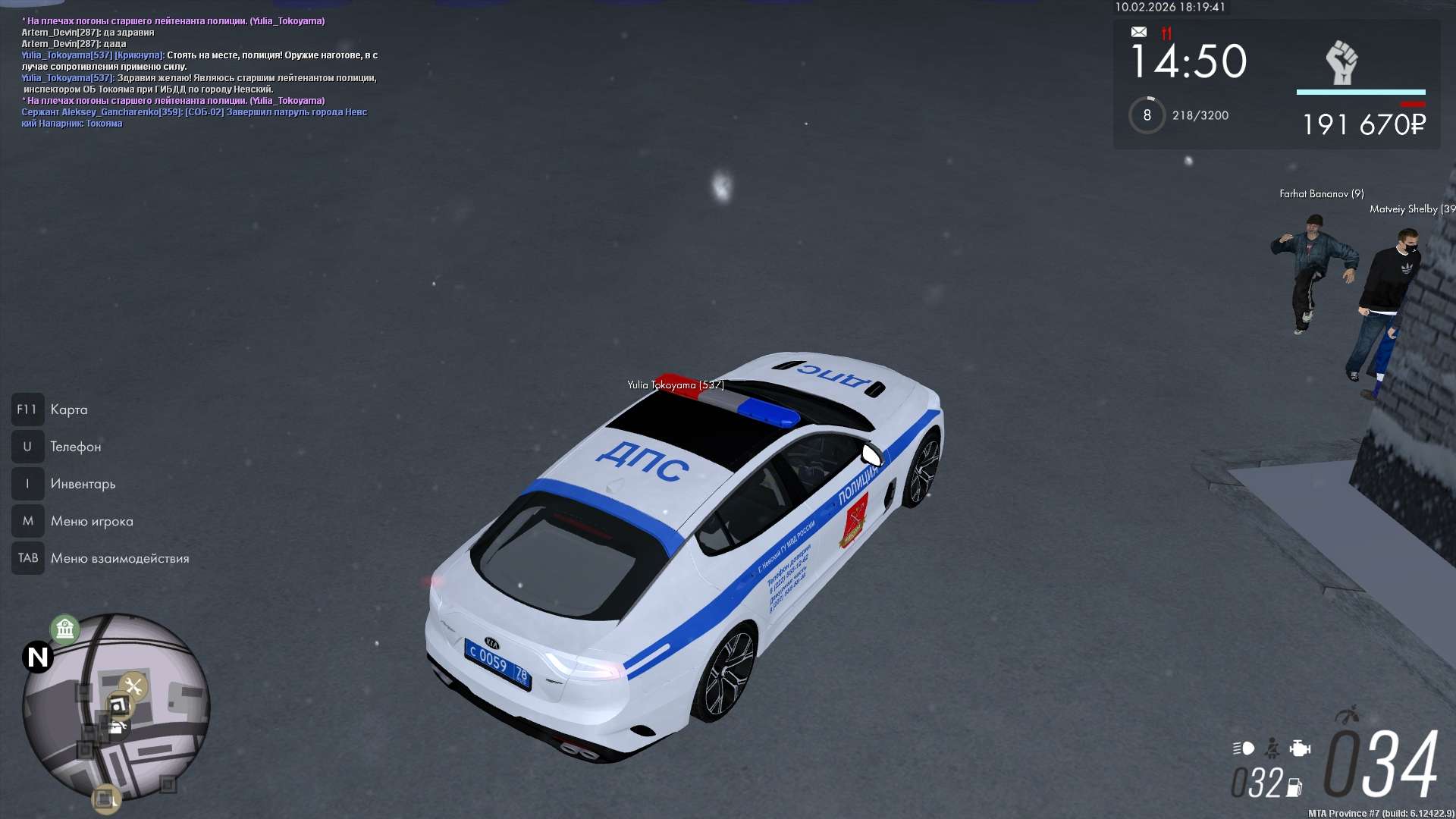Toggle the engine indicator icon
1456x819 pixels.
[x=1300, y=748]
